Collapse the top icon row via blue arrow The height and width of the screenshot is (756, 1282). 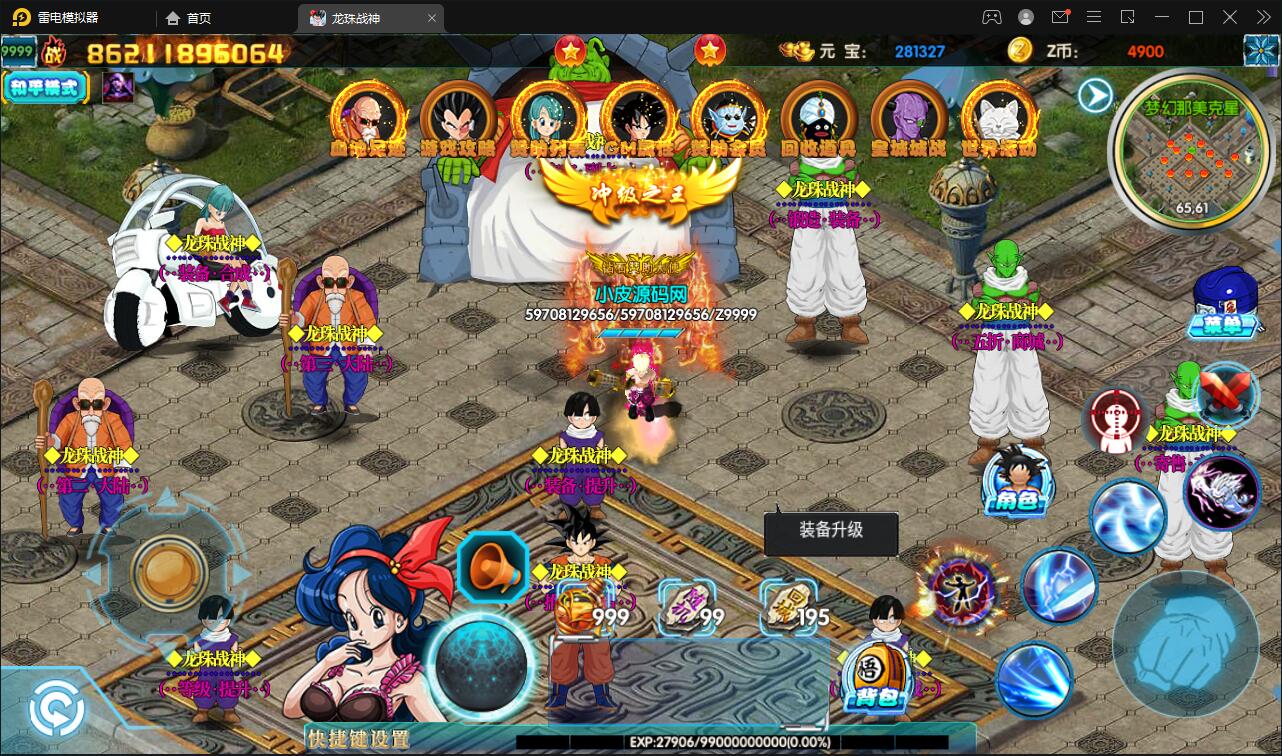[1095, 95]
